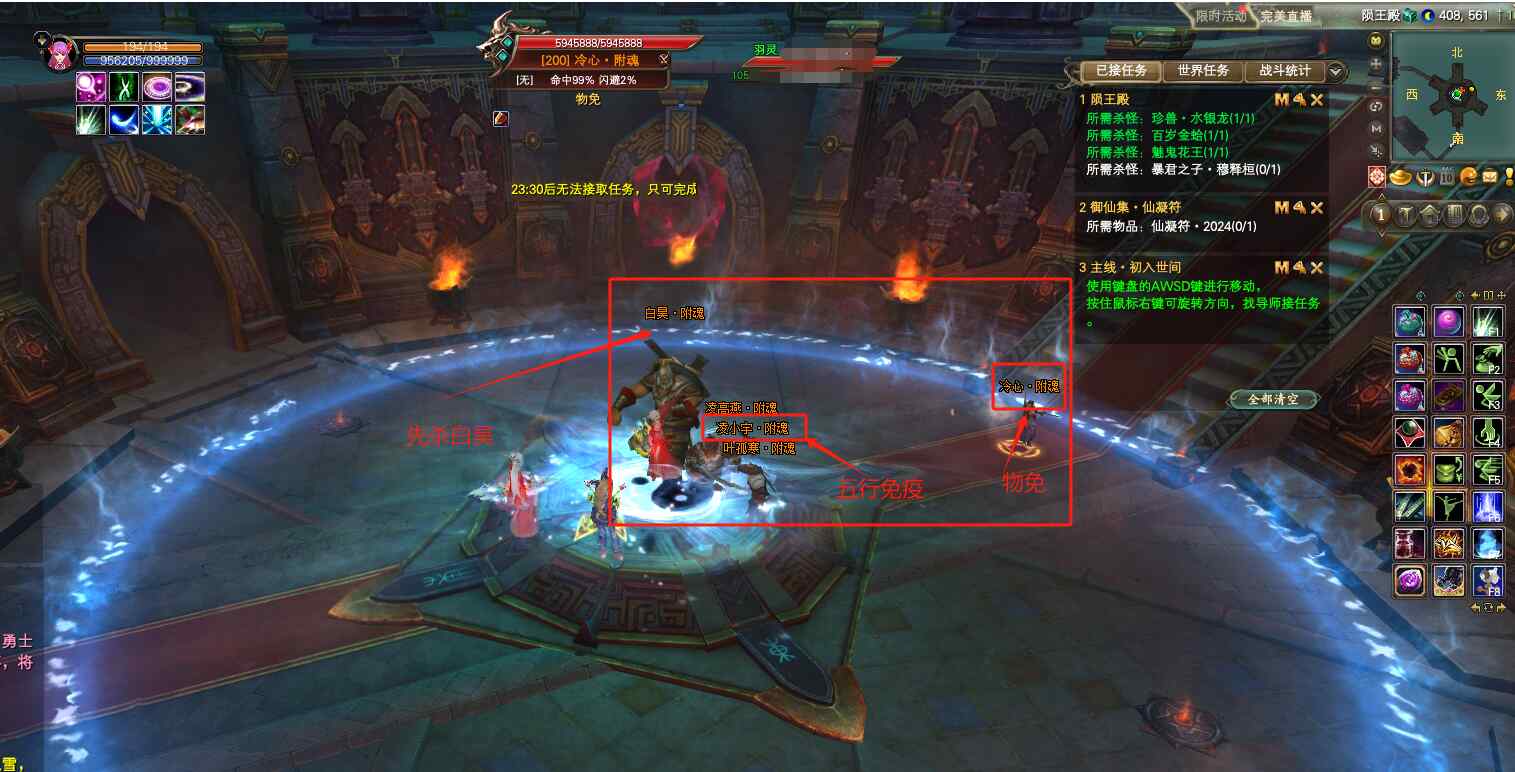The height and width of the screenshot is (772, 1515).
Task: Use the F6 blue lightning skill
Action: coord(1488,507)
